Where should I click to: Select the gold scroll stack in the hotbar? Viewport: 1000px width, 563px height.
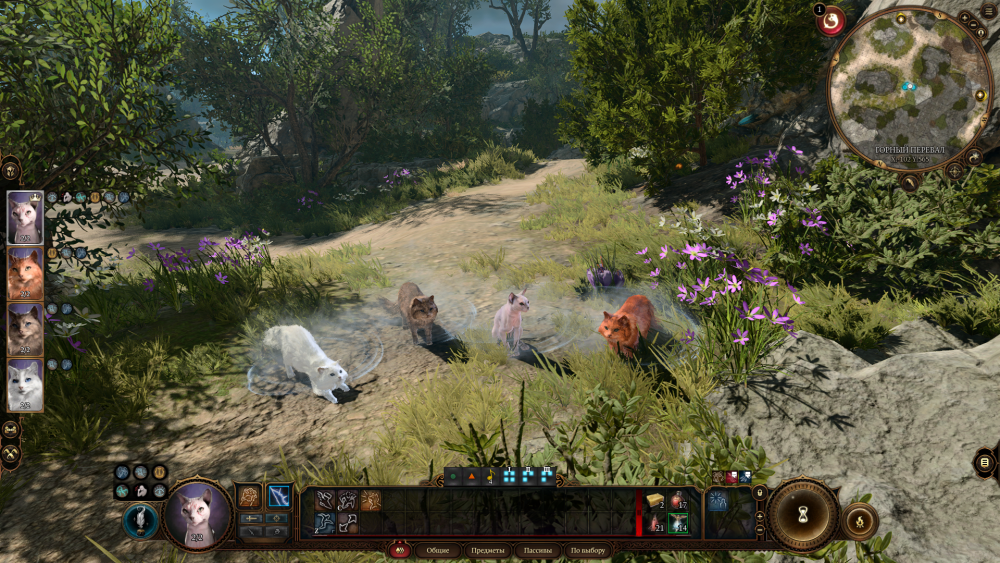click(655, 501)
